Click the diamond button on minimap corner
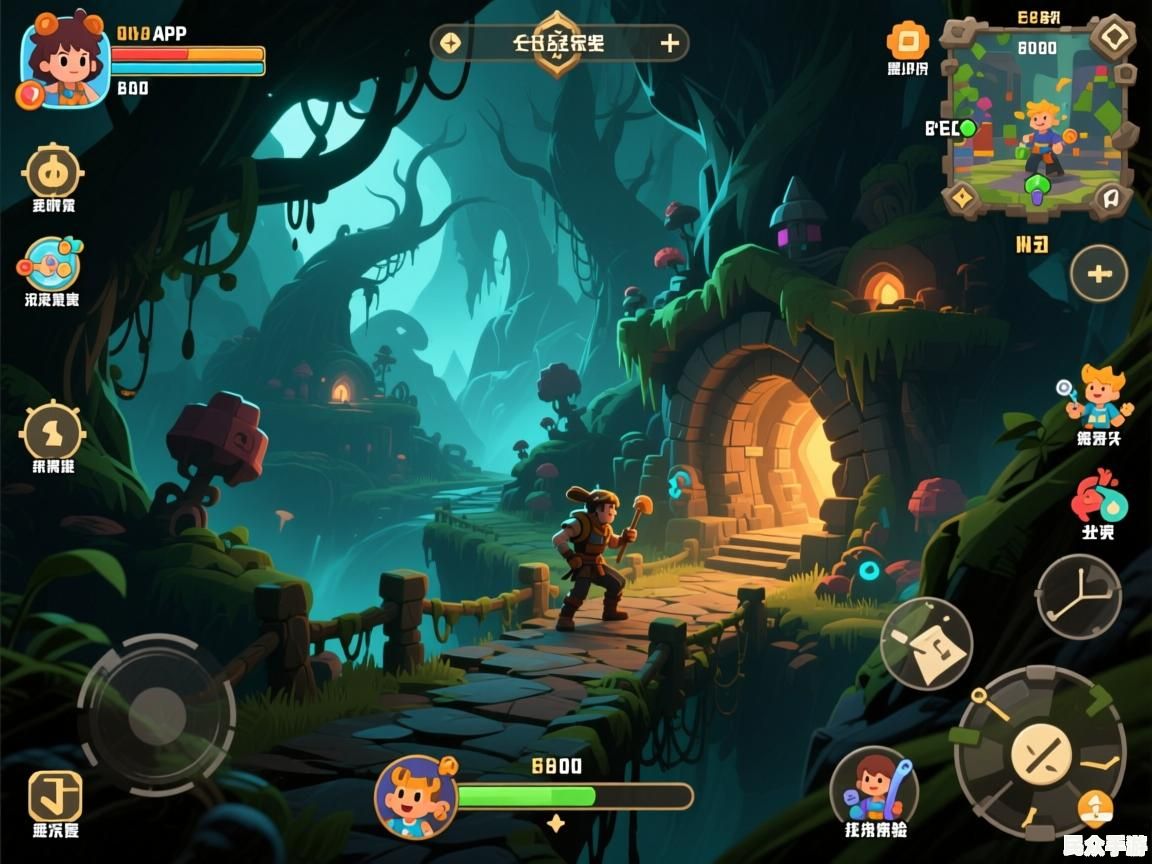 click(x=1112, y=38)
